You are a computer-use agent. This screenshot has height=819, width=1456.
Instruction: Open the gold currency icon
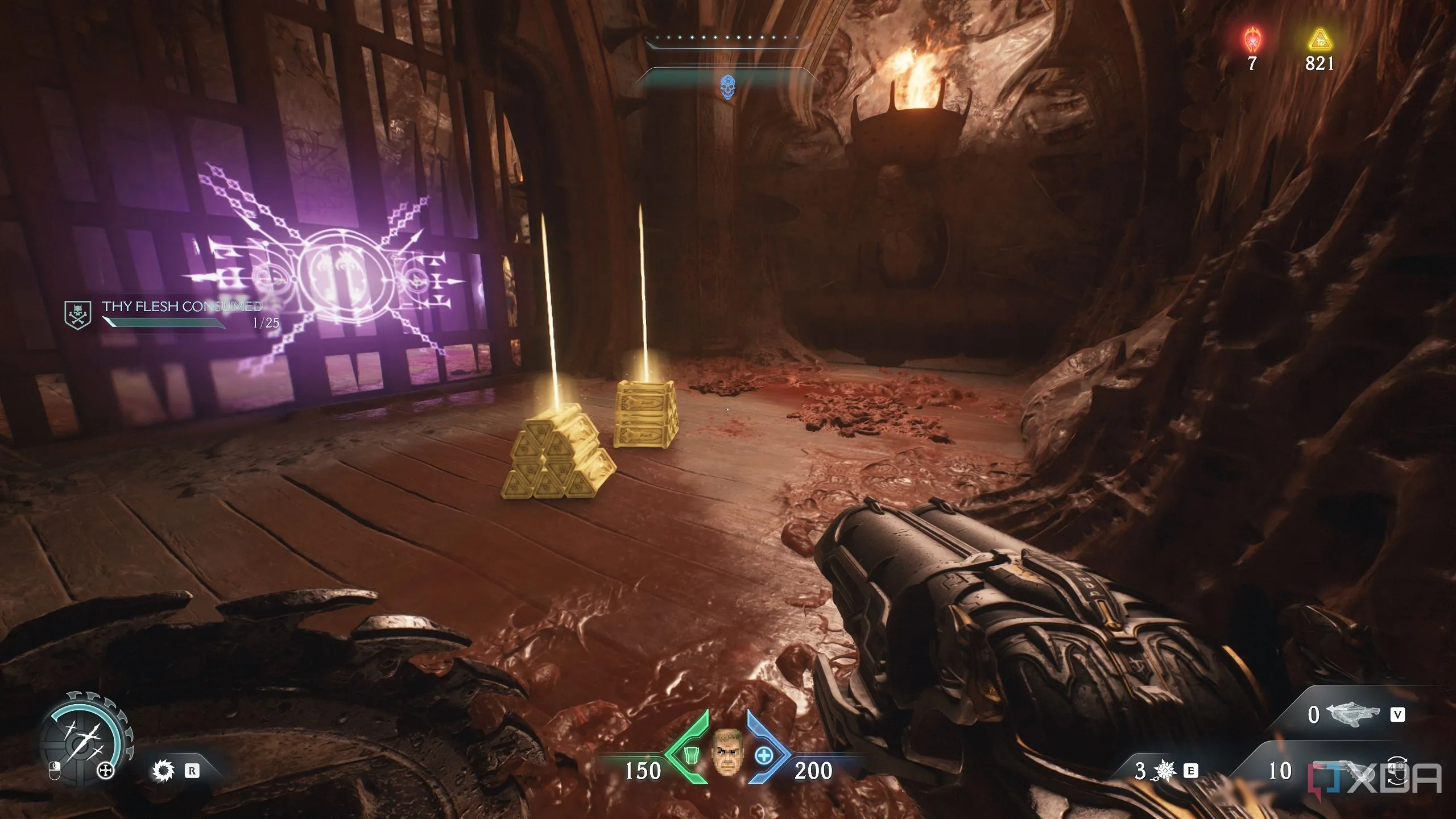(1319, 40)
